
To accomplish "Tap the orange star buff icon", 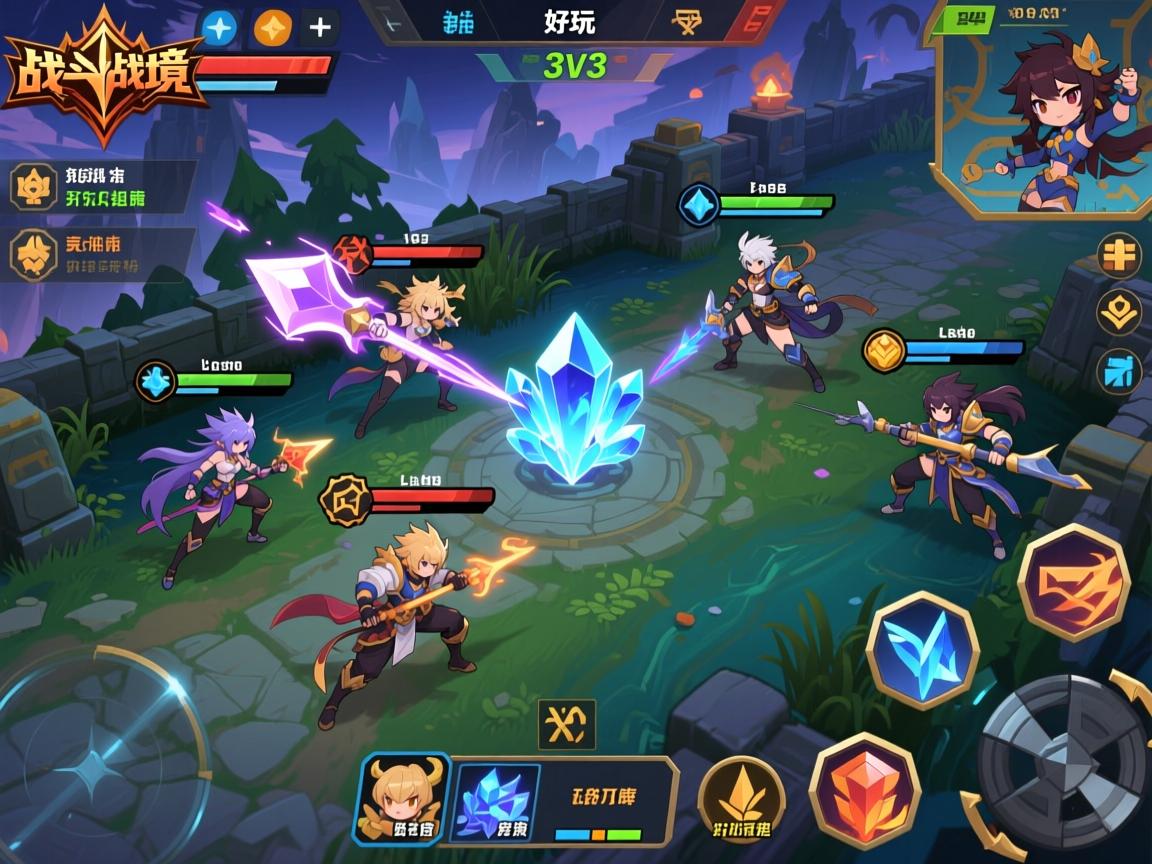I will (x=272, y=27).
